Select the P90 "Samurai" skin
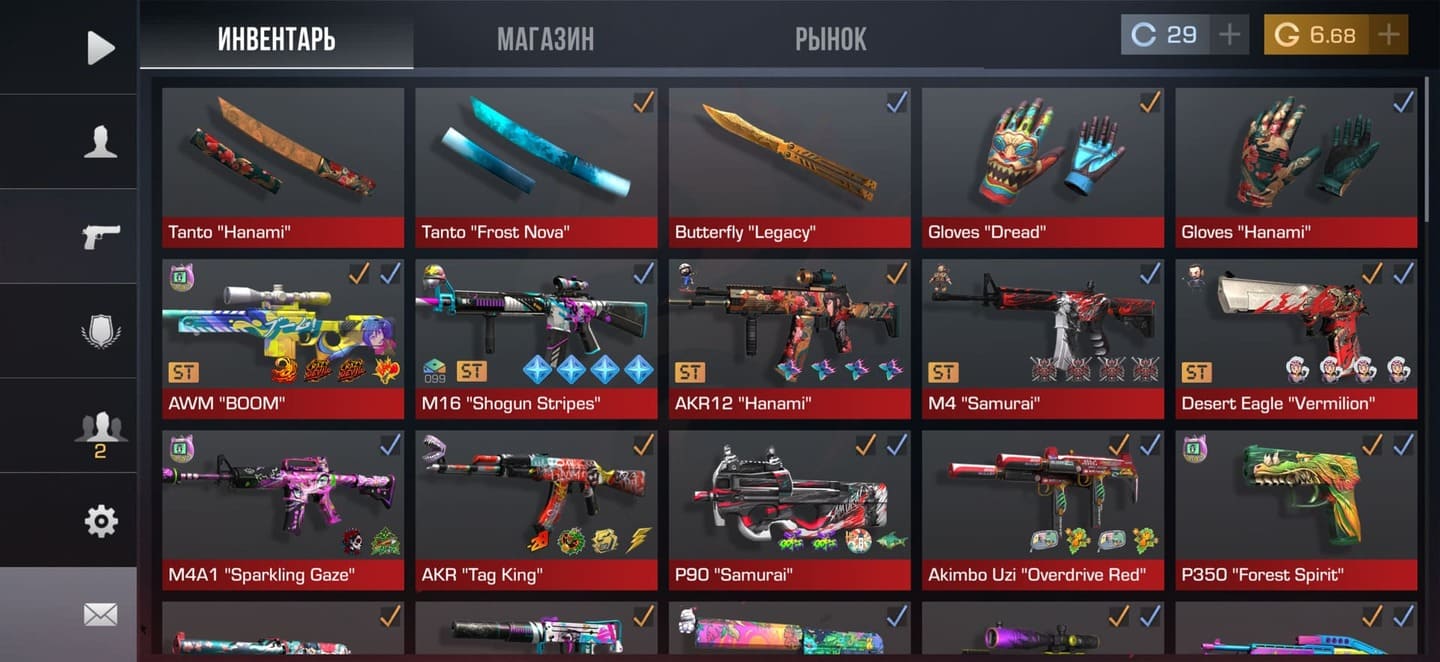The image size is (1440, 662). pyautogui.click(x=790, y=510)
